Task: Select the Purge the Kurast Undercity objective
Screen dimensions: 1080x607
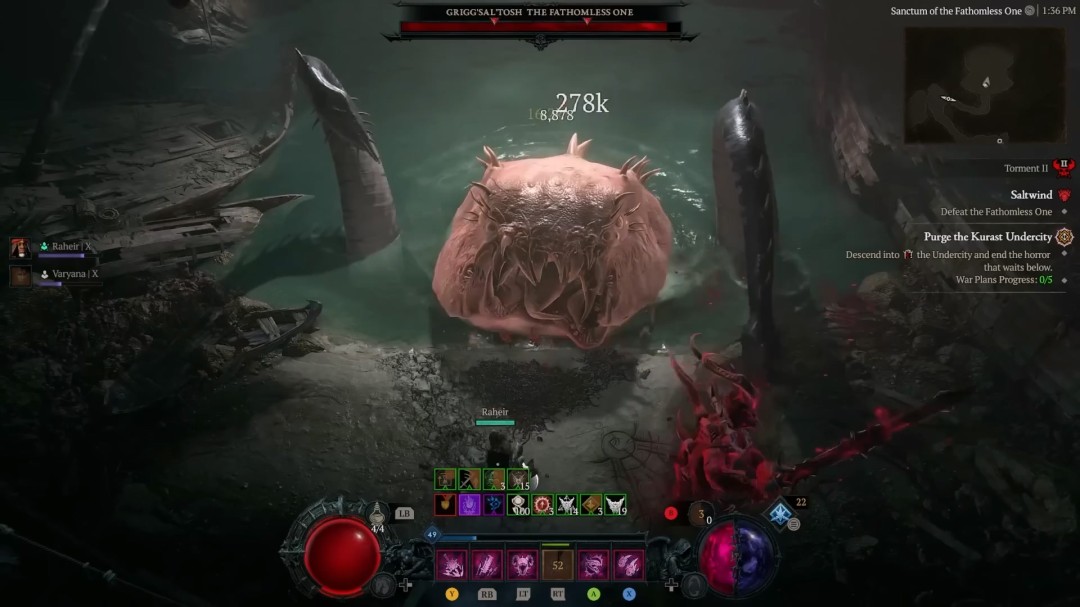Action: [986, 237]
